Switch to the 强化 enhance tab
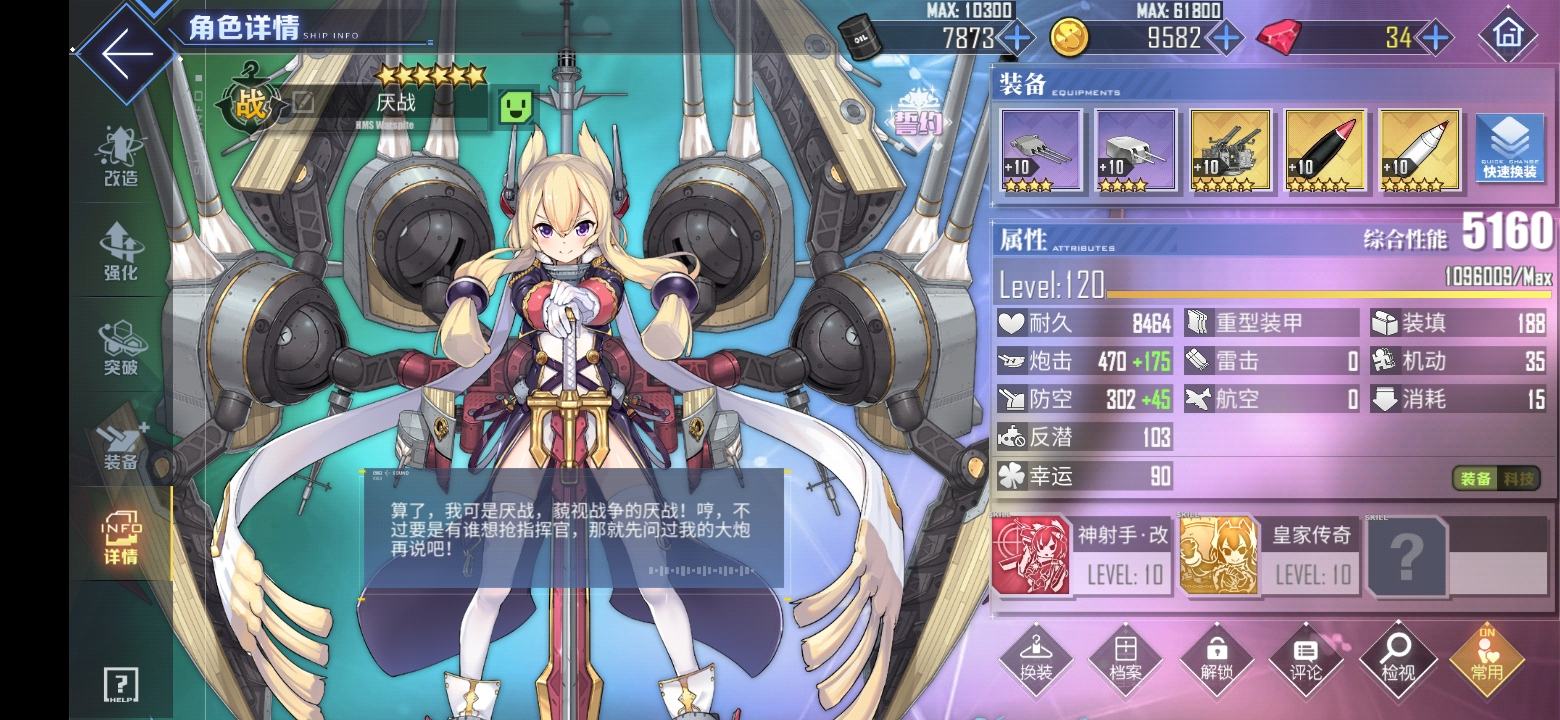1560x720 pixels. tap(121, 252)
